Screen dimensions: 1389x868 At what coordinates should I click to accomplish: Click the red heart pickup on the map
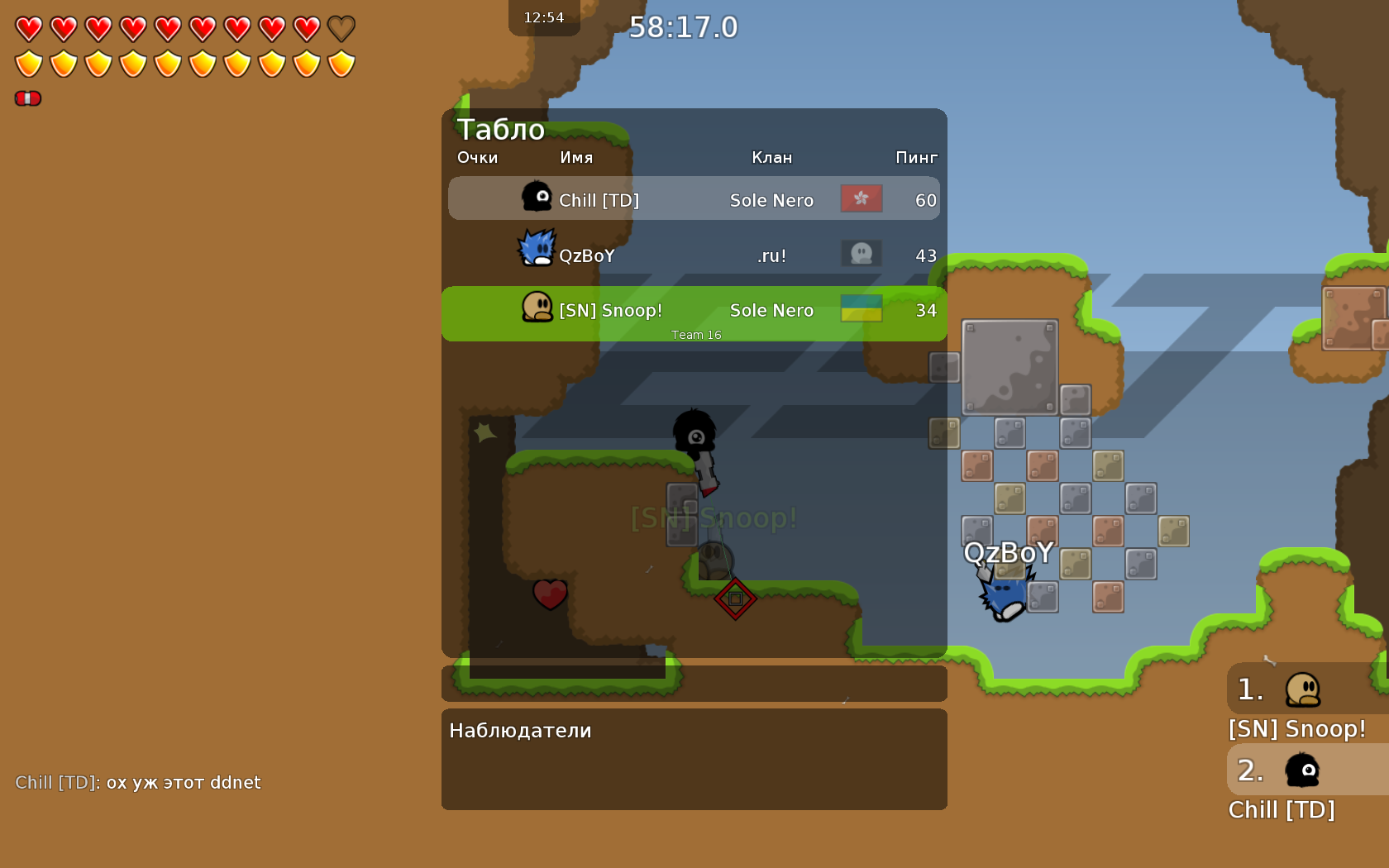pos(549,594)
